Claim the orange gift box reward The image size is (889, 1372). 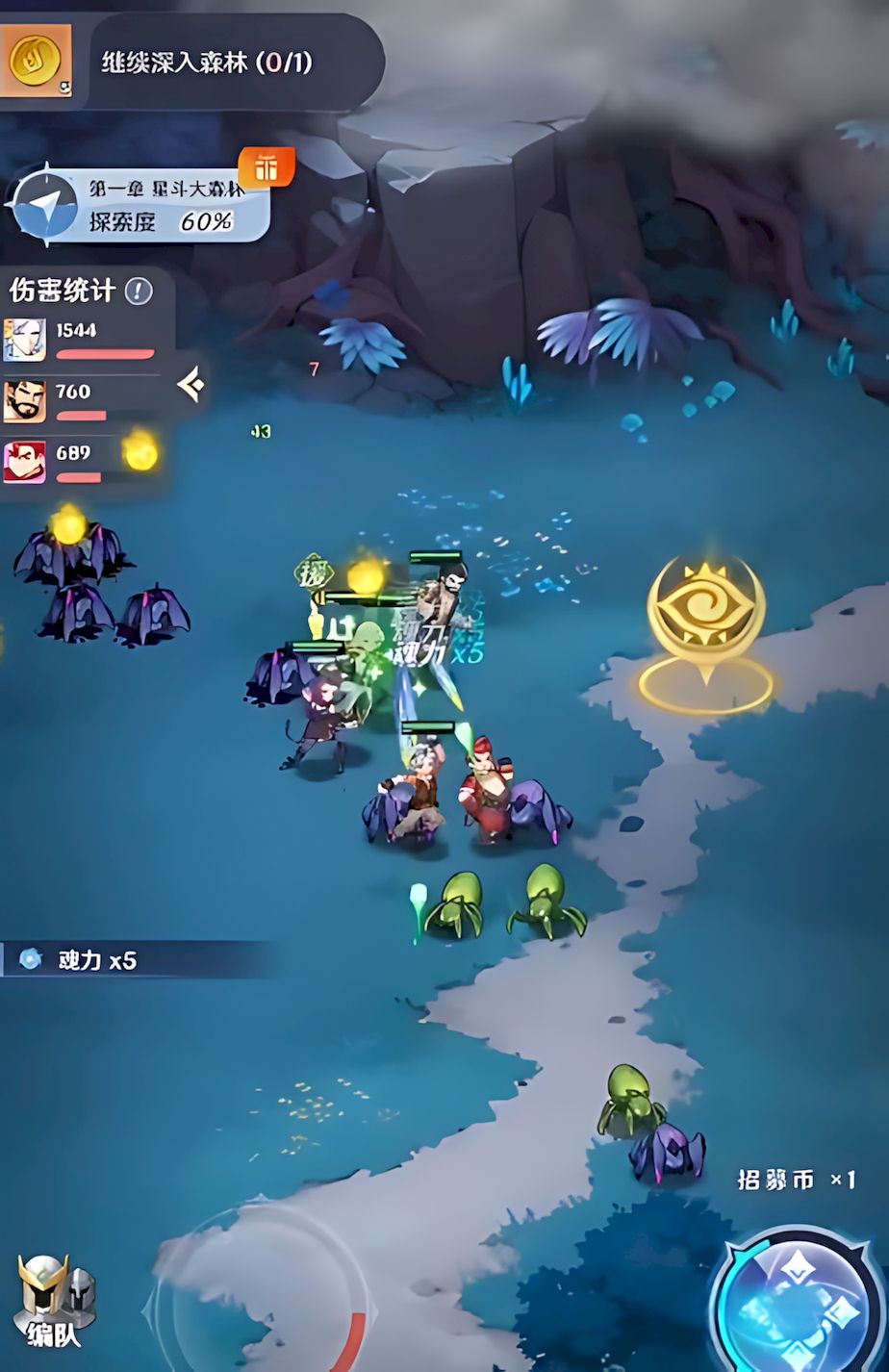point(266,169)
